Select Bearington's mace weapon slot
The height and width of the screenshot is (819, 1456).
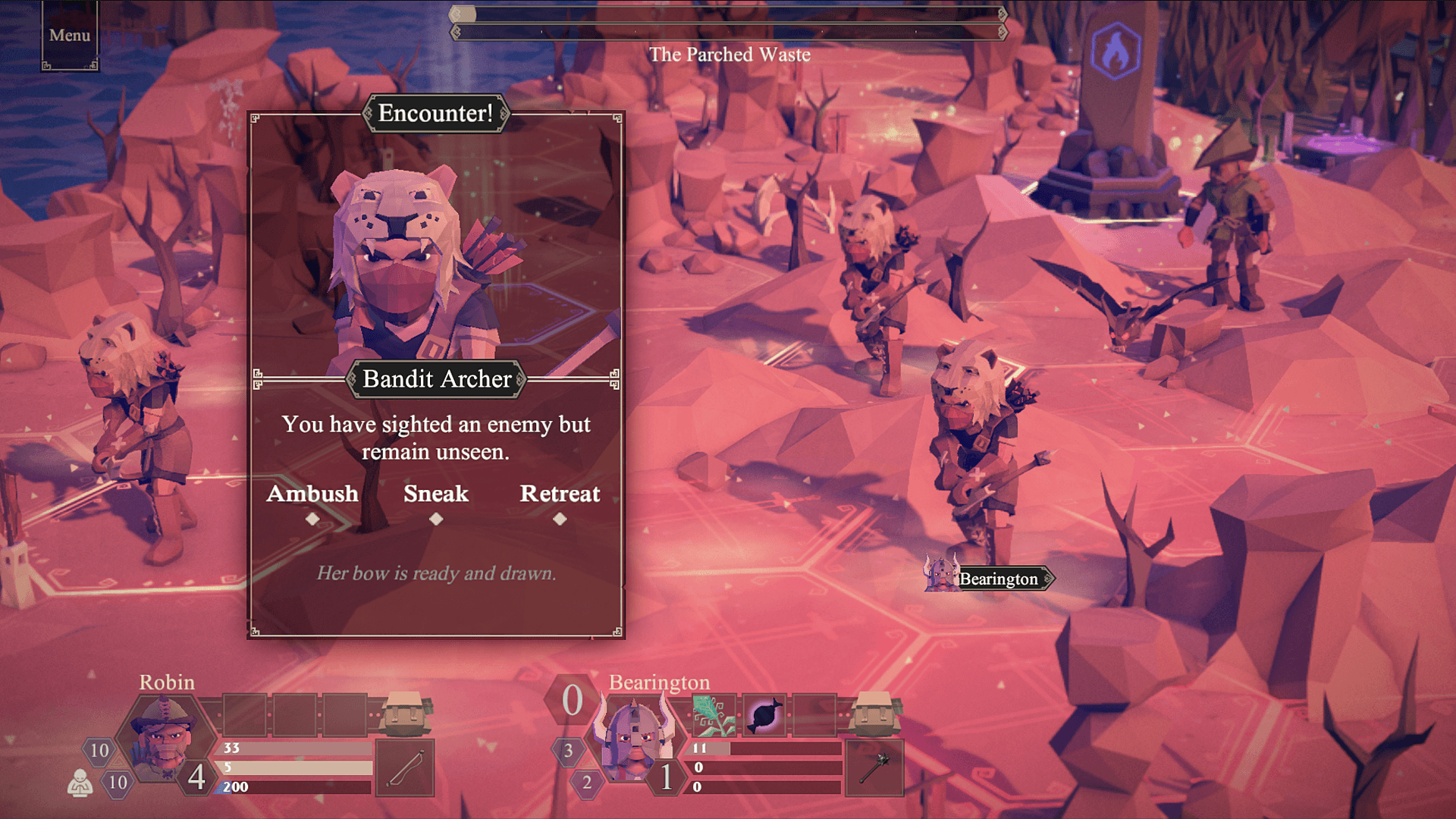coord(874,768)
